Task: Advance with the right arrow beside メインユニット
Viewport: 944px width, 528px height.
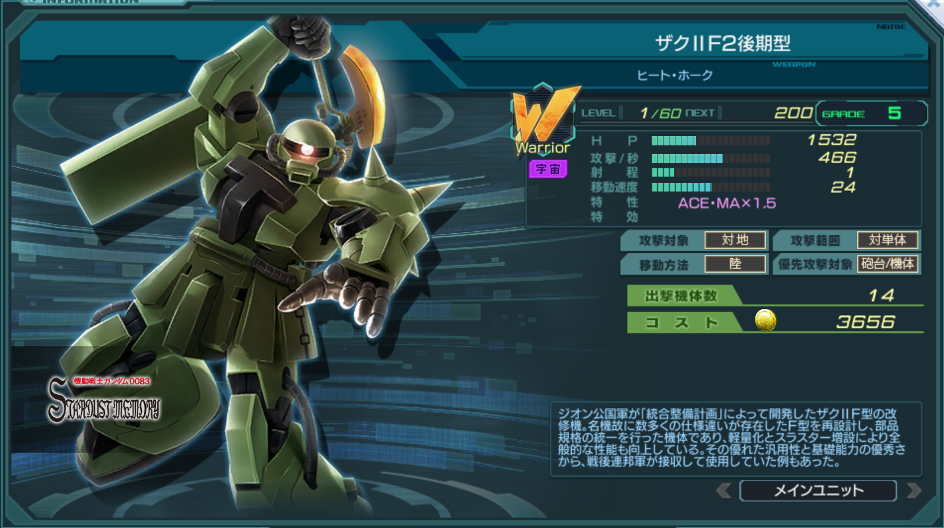Action: click(912, 491)
